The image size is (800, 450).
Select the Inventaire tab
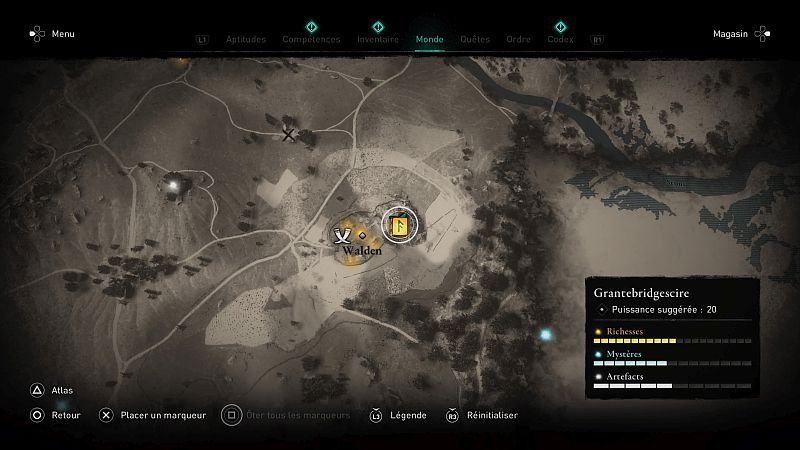[378, 40]
